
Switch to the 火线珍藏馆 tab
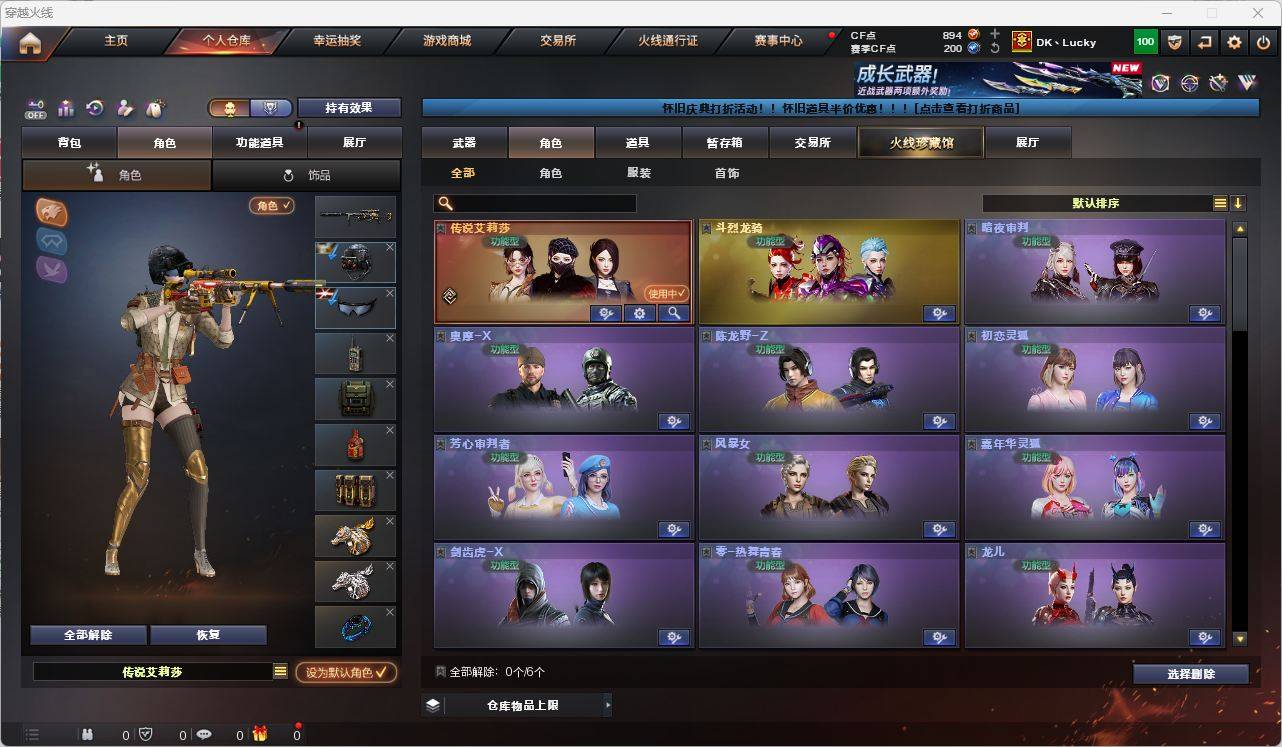[919, 142]
